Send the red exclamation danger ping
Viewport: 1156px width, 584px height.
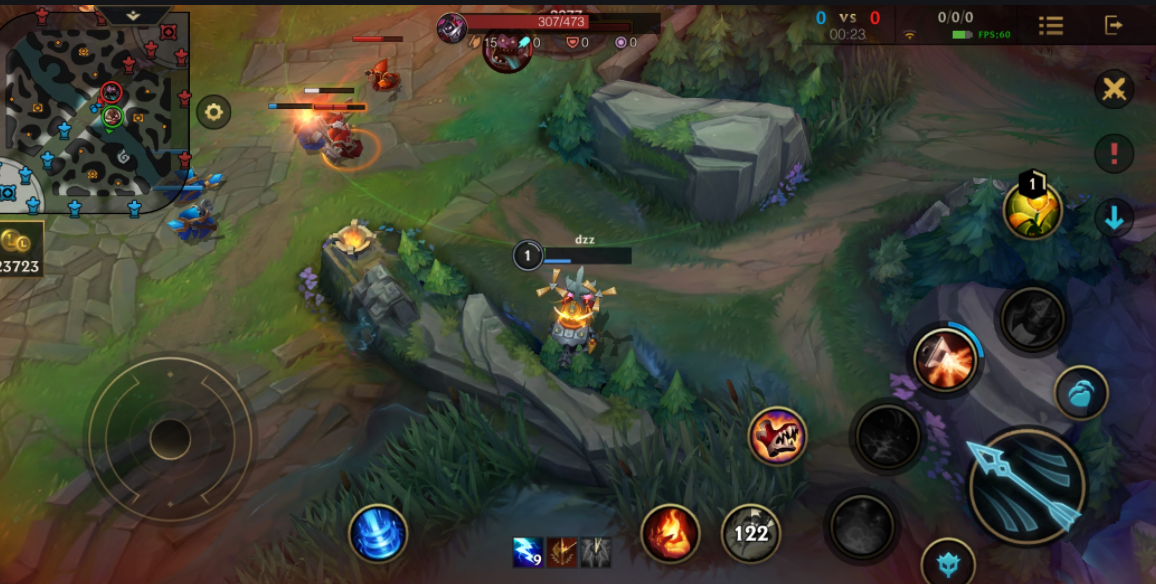coord(1114,154)
